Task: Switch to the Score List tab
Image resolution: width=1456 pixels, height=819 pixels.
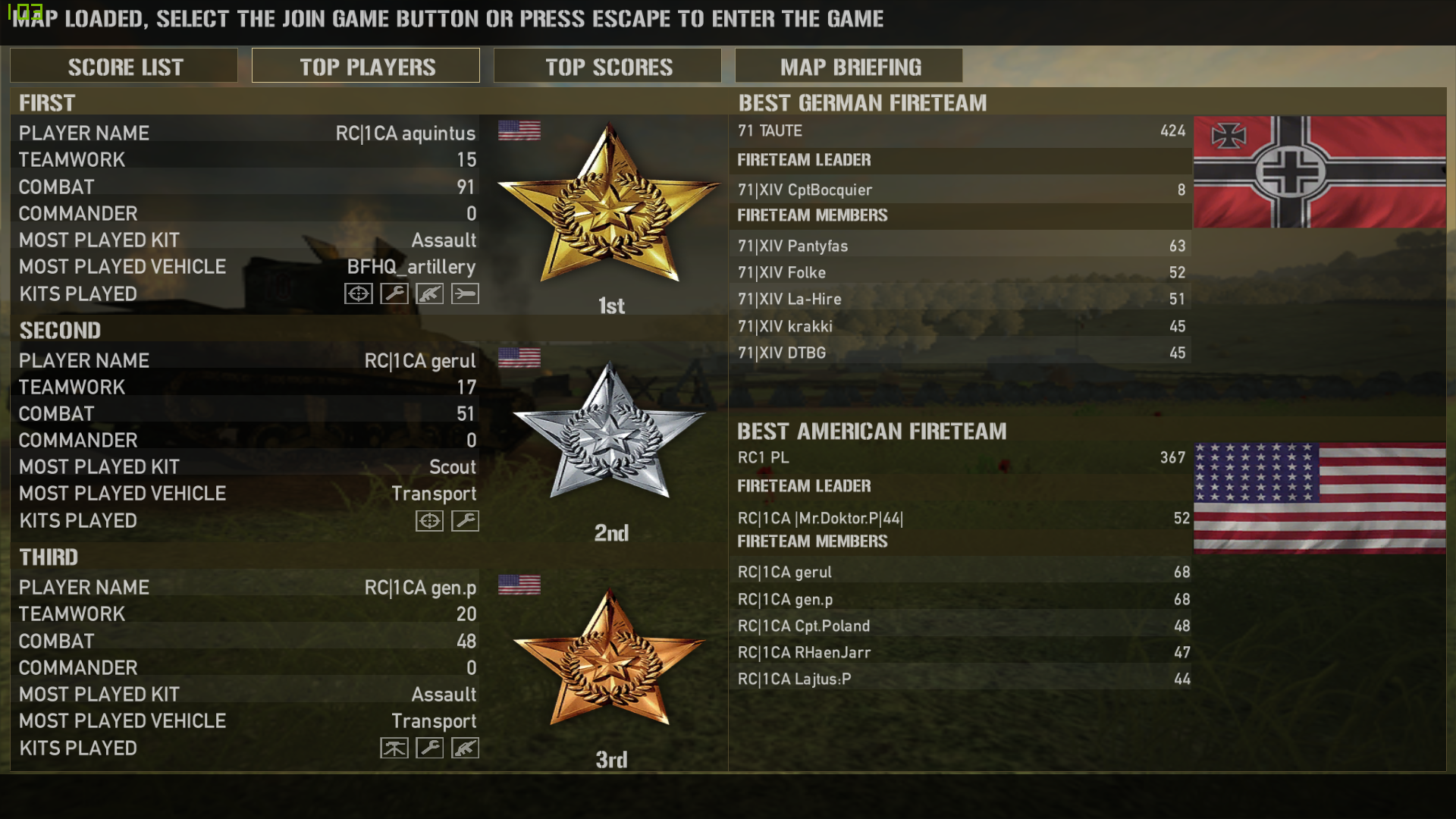Action: click(124, 67)
